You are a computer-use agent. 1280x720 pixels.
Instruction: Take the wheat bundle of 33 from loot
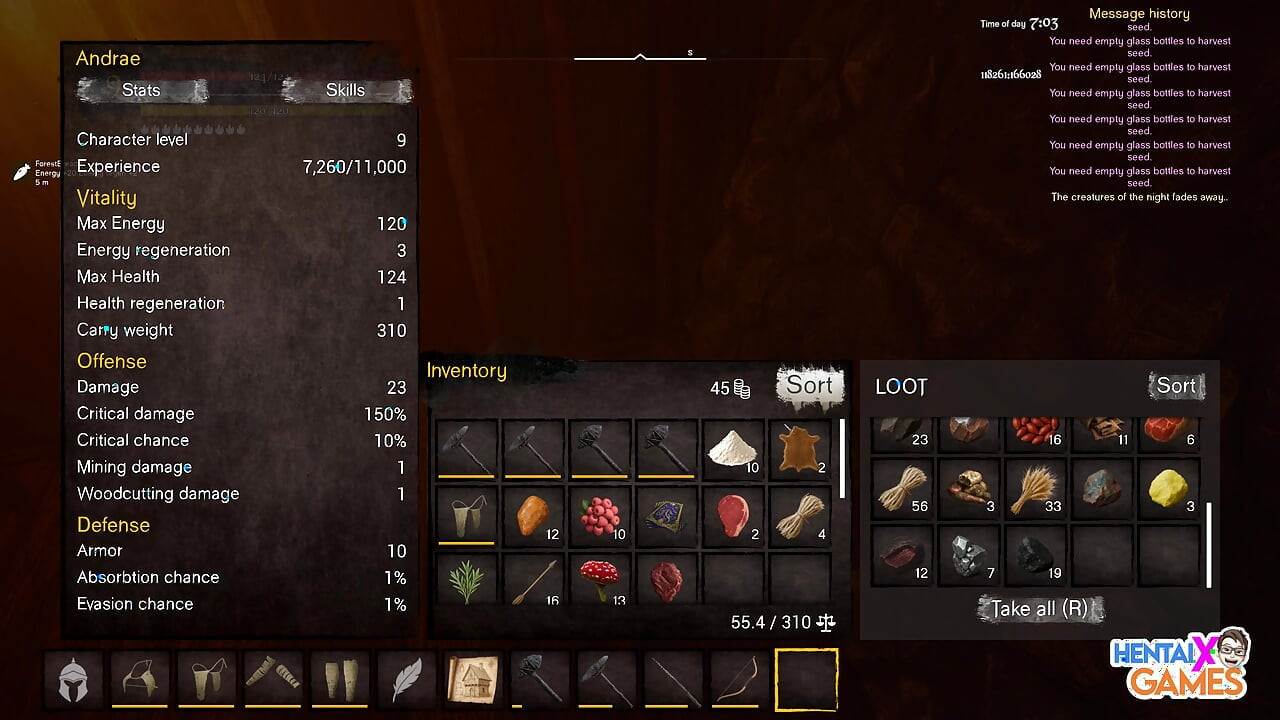pyautogui.click(x=1035, y=489)
